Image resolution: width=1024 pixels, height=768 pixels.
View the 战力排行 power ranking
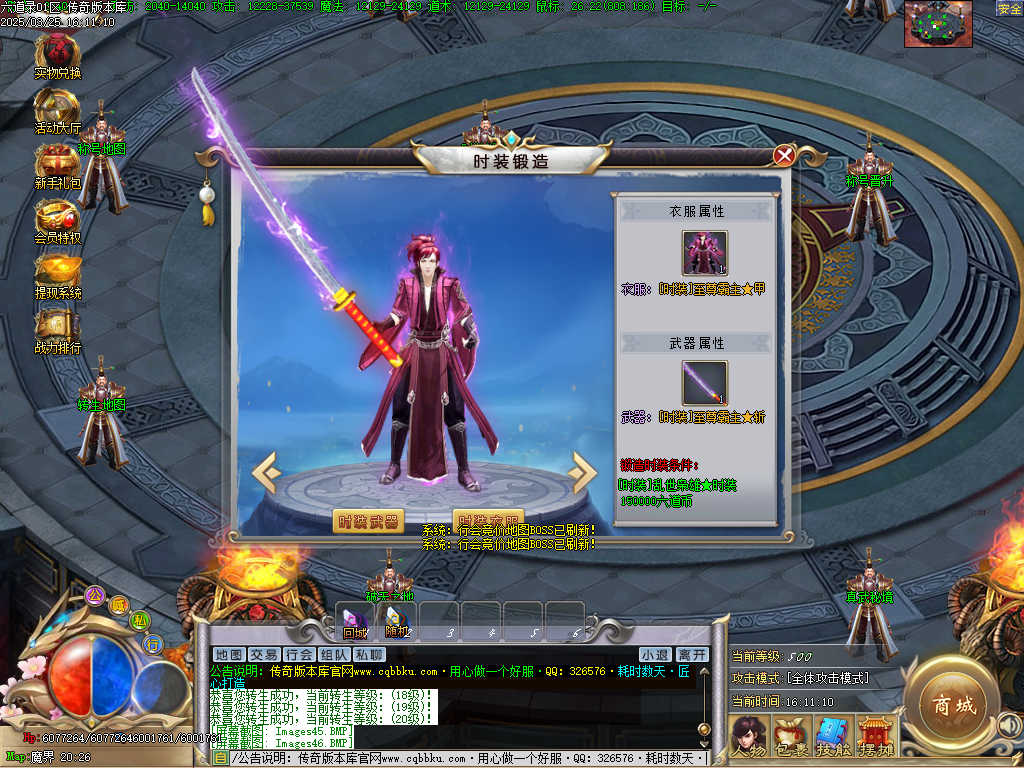click(58, 327)
